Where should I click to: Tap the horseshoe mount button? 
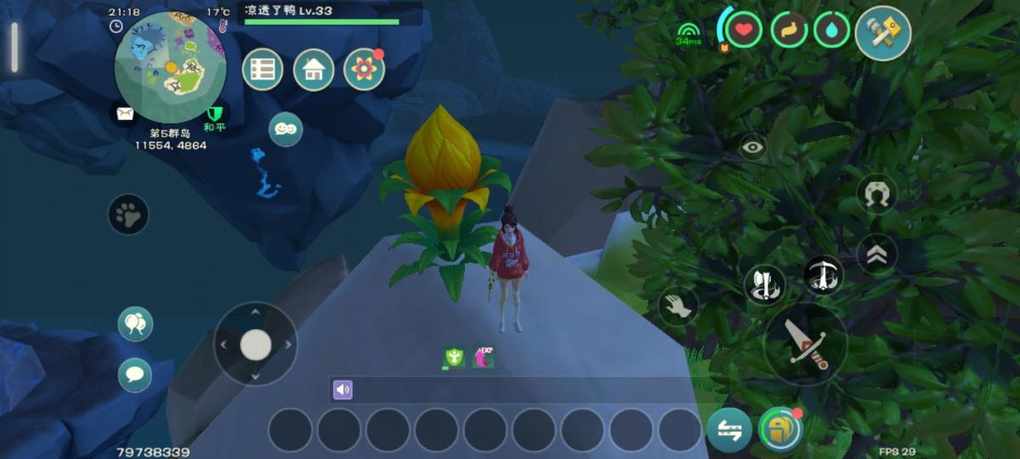pyautogui.click(x=877, y=194)
